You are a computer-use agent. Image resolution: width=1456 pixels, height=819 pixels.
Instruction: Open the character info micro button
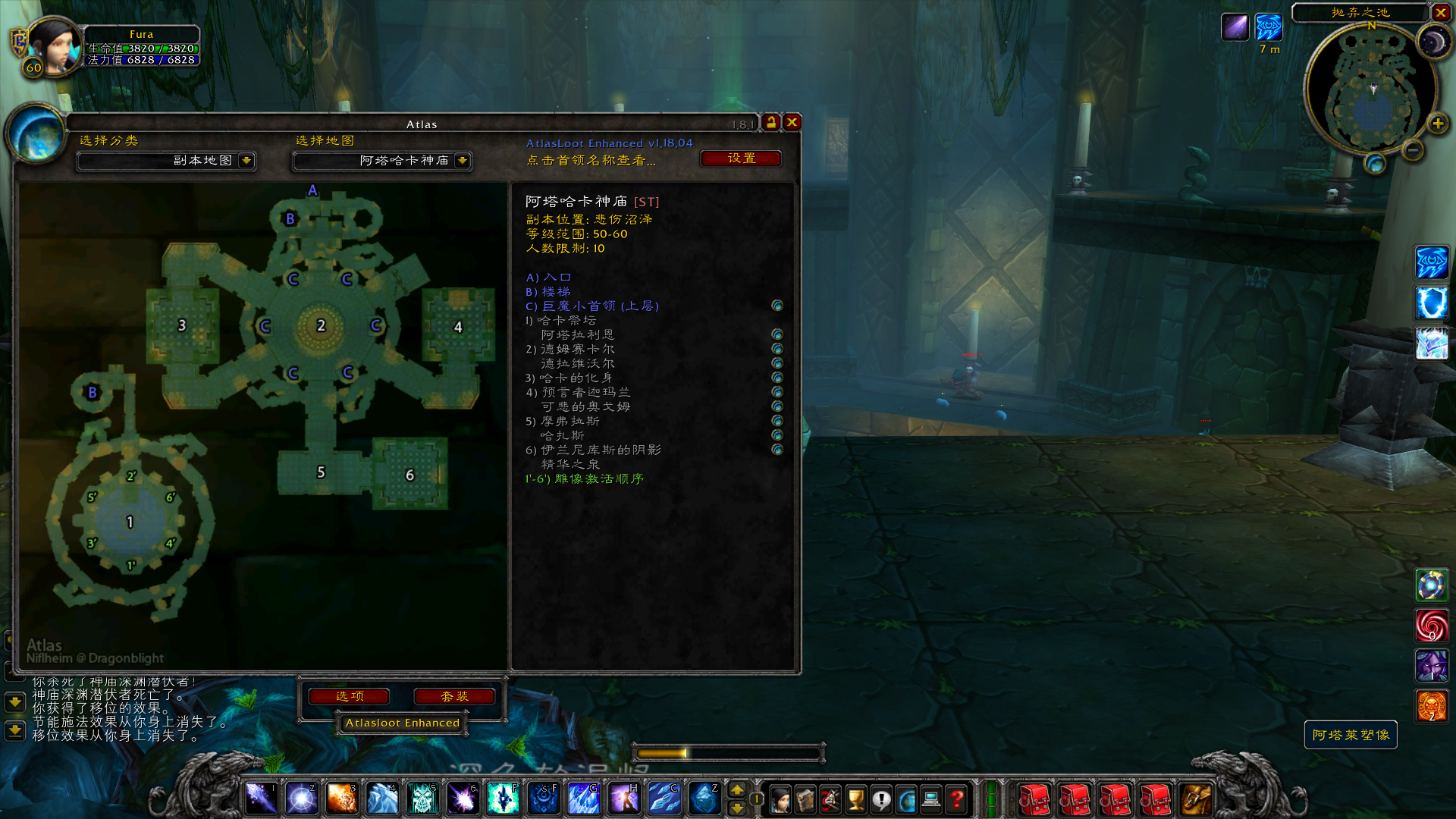point(780,799)
